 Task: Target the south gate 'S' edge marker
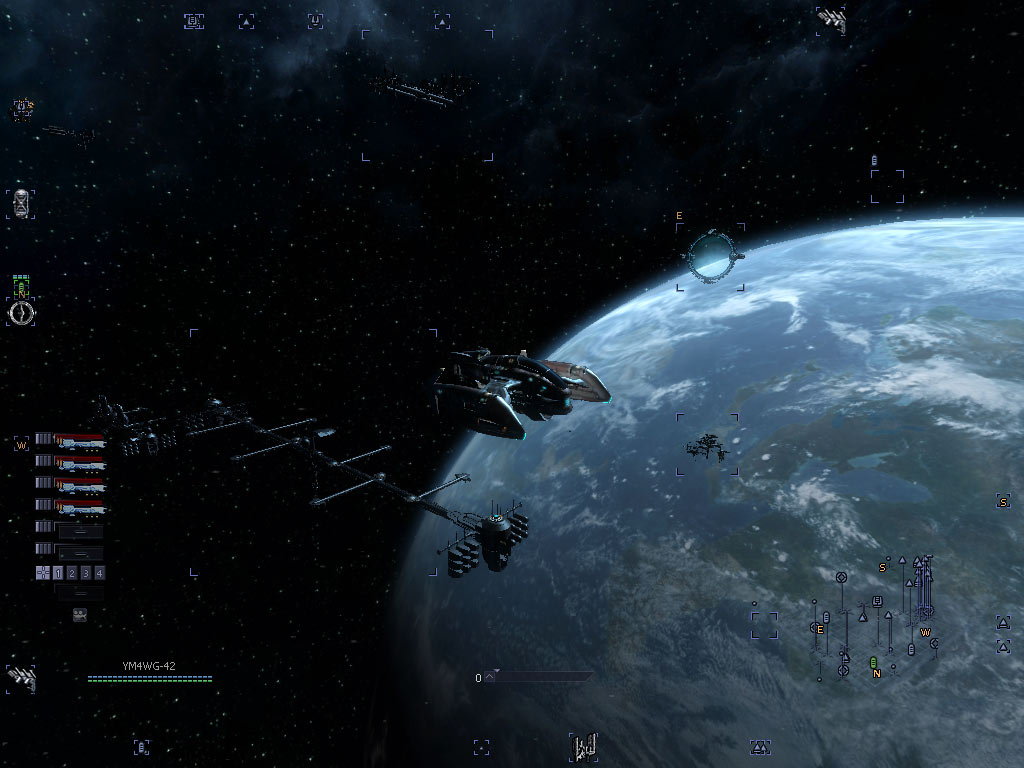pyautogui.click(x=1003, y=501)
